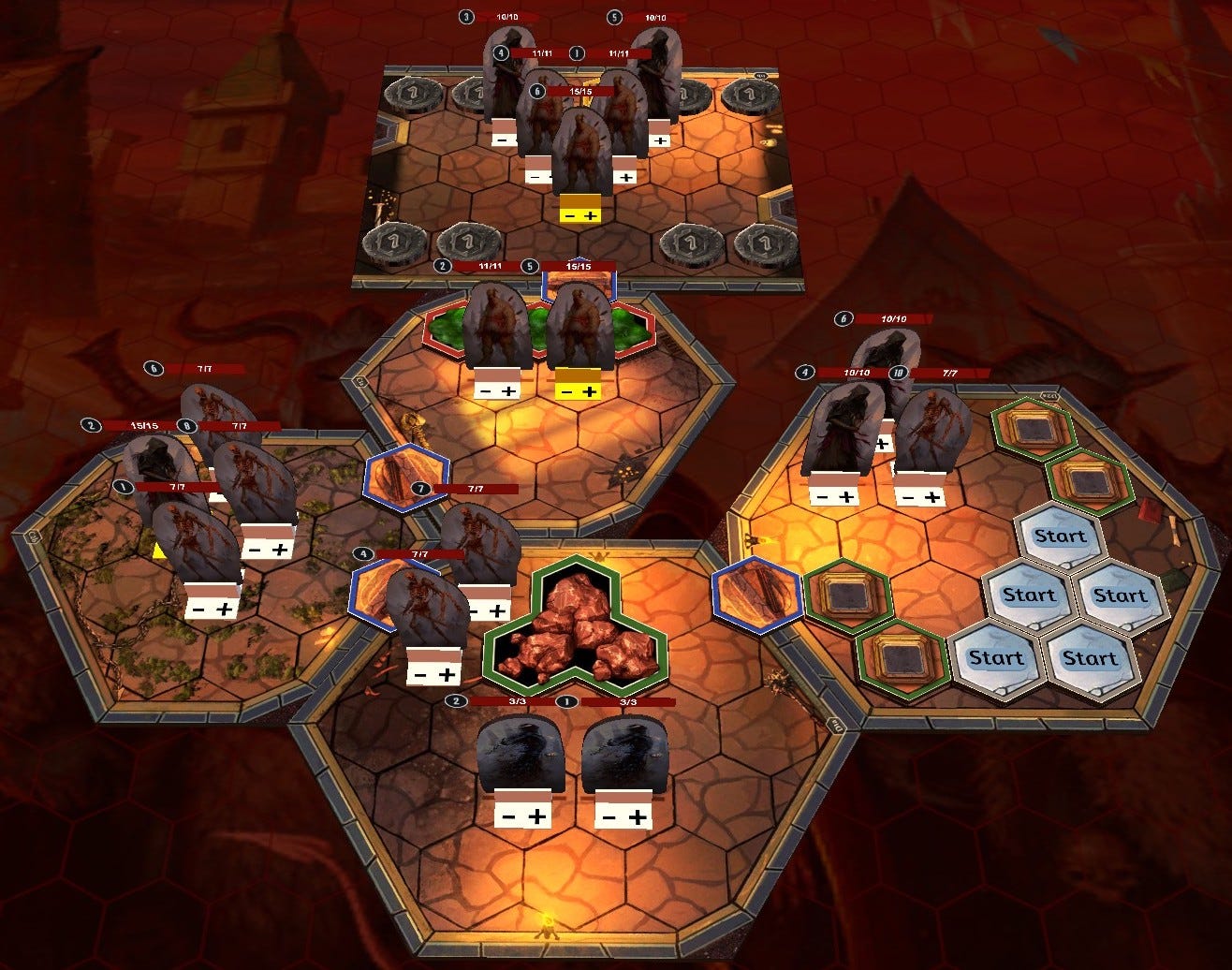Click plus on skeleton standee 7
The image size is (1232, 970).
coord(496,611)
